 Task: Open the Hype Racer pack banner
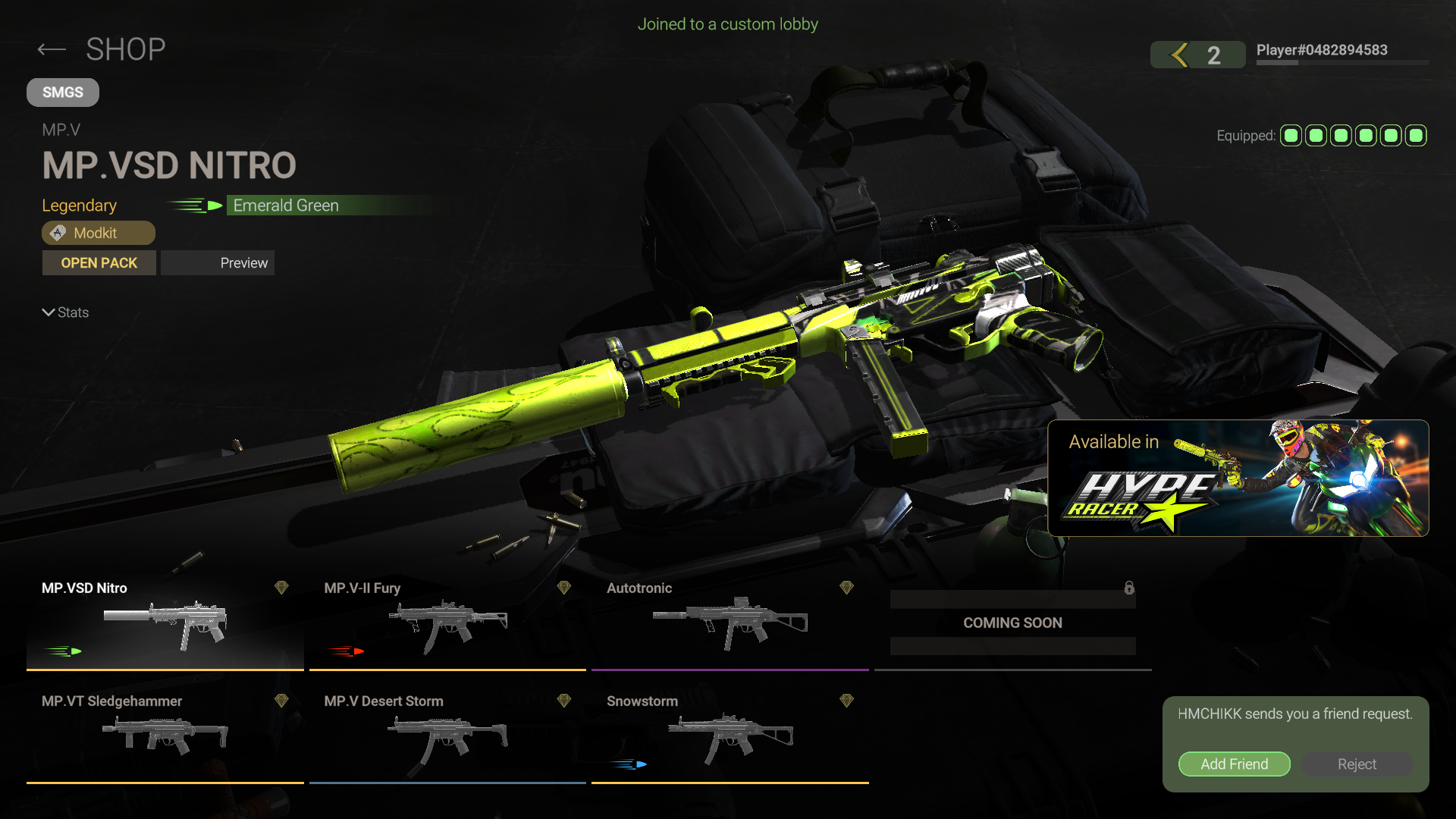(x=1238, y=478)
